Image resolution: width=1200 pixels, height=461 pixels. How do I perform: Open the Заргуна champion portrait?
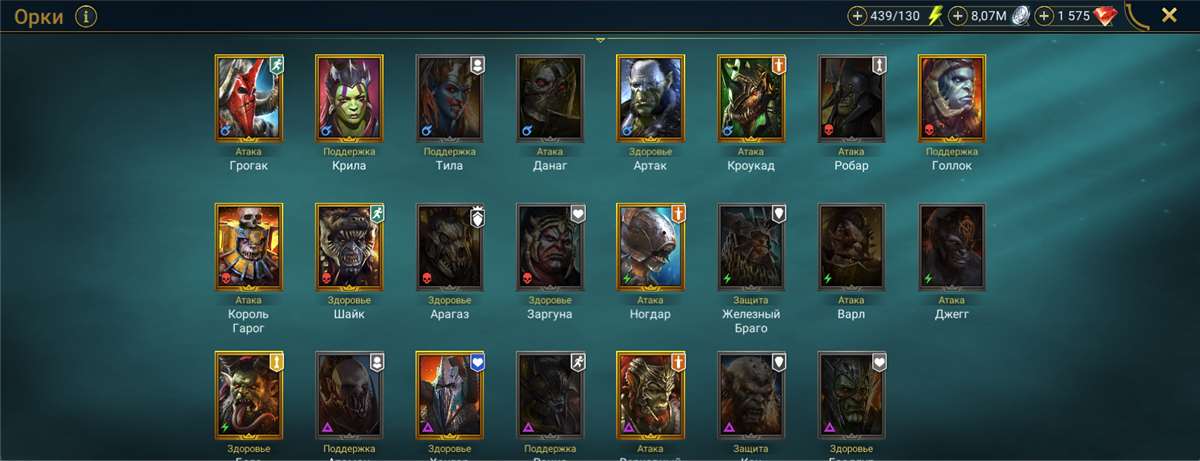pyautogui.click(x=550, y=247)
